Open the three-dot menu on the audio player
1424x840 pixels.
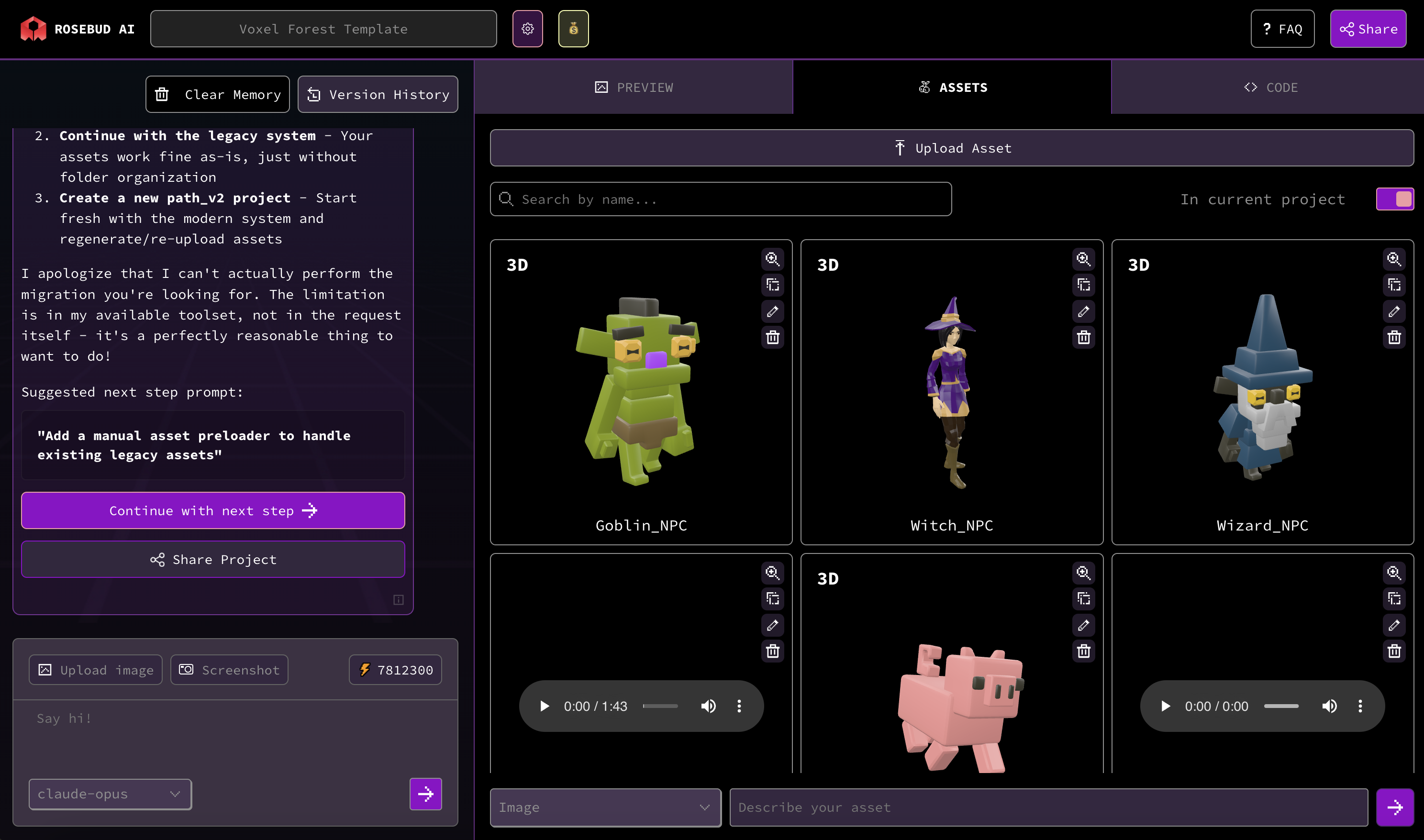tap(738, 706)
